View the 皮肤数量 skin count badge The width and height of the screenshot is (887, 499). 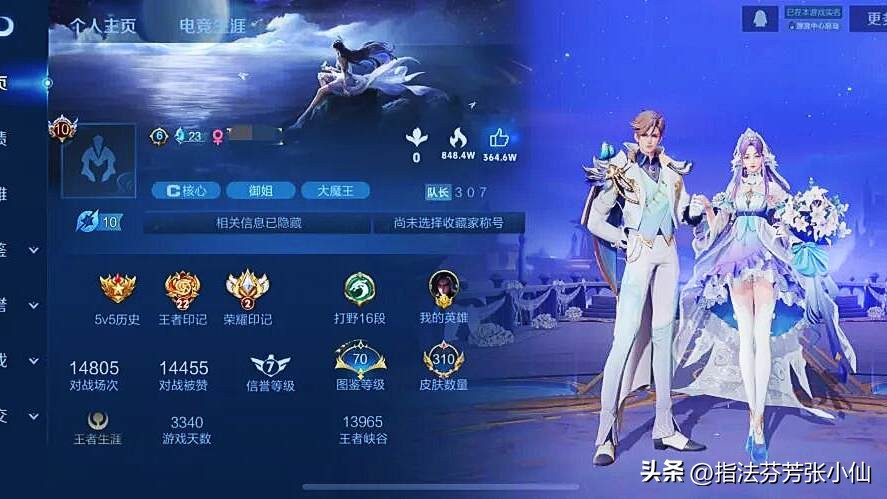[x=444, y=361]
